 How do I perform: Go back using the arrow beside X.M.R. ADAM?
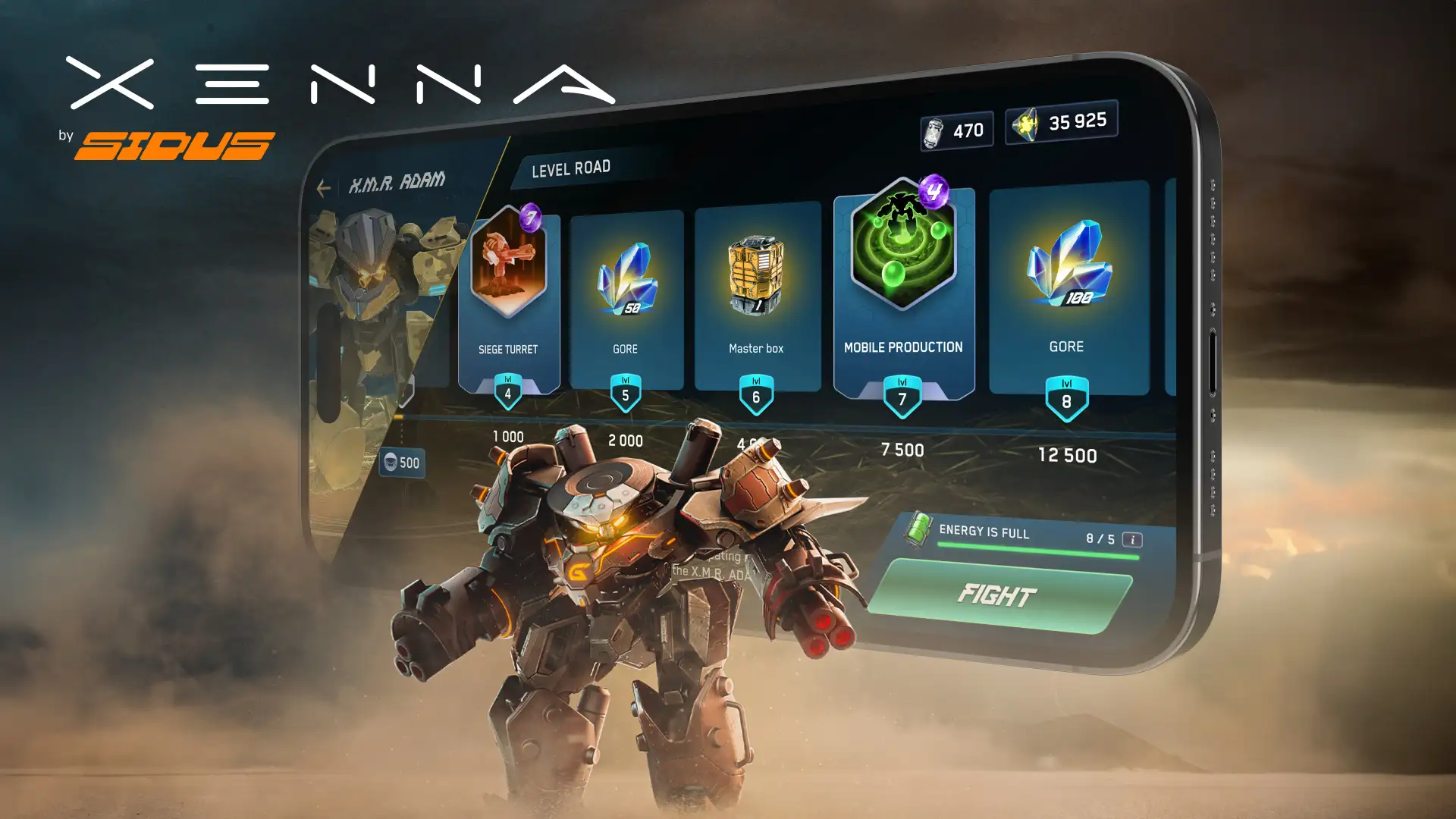[x=324, y=187]
